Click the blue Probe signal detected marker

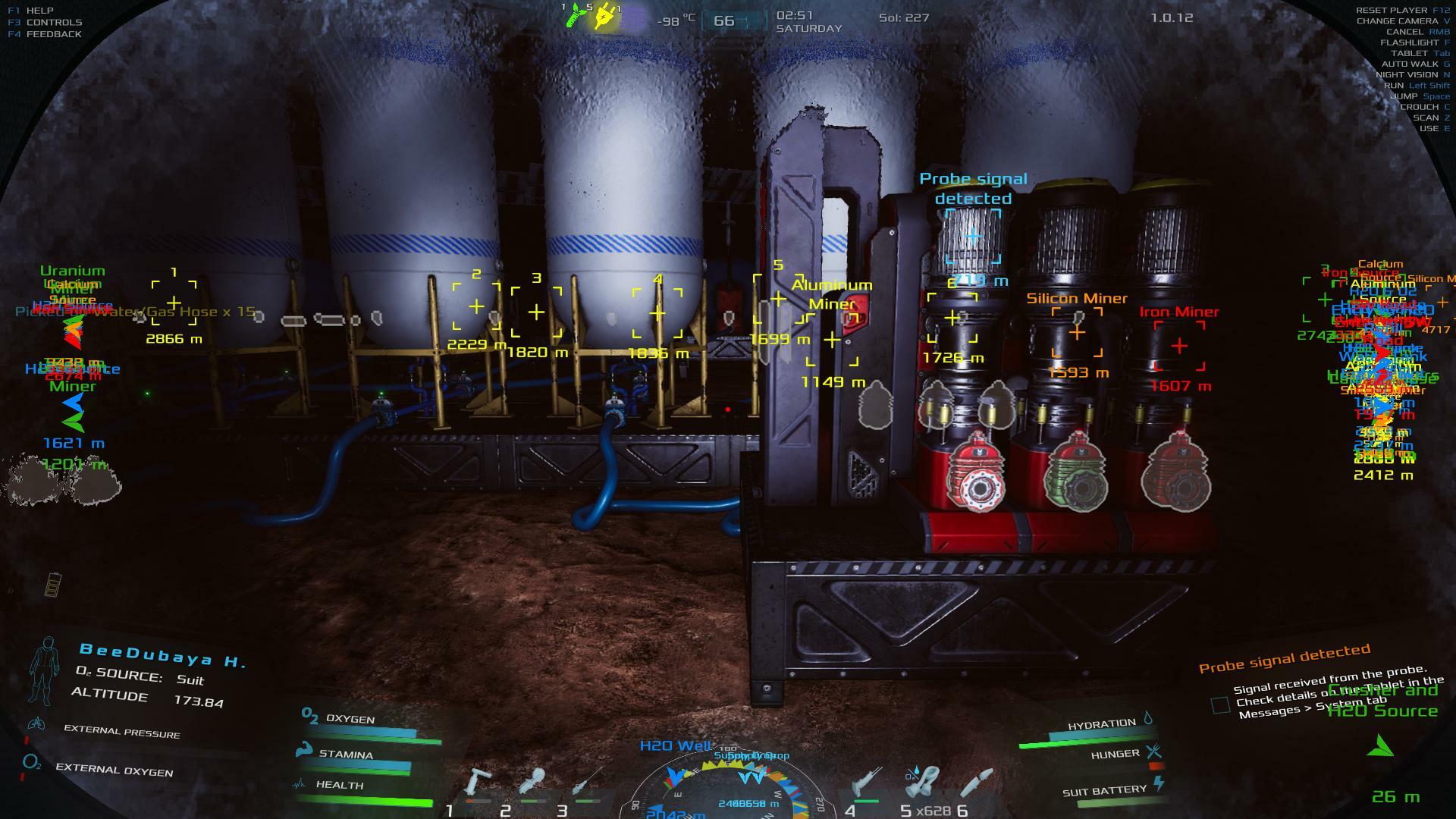point(973,237)
